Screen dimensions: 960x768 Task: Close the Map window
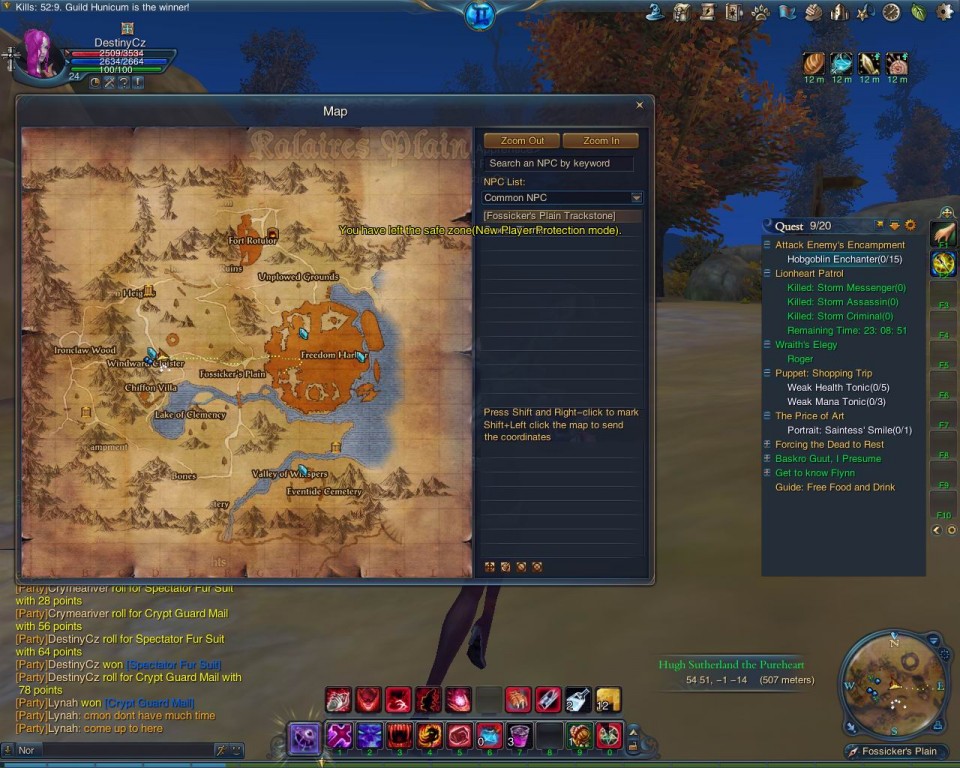640,105
